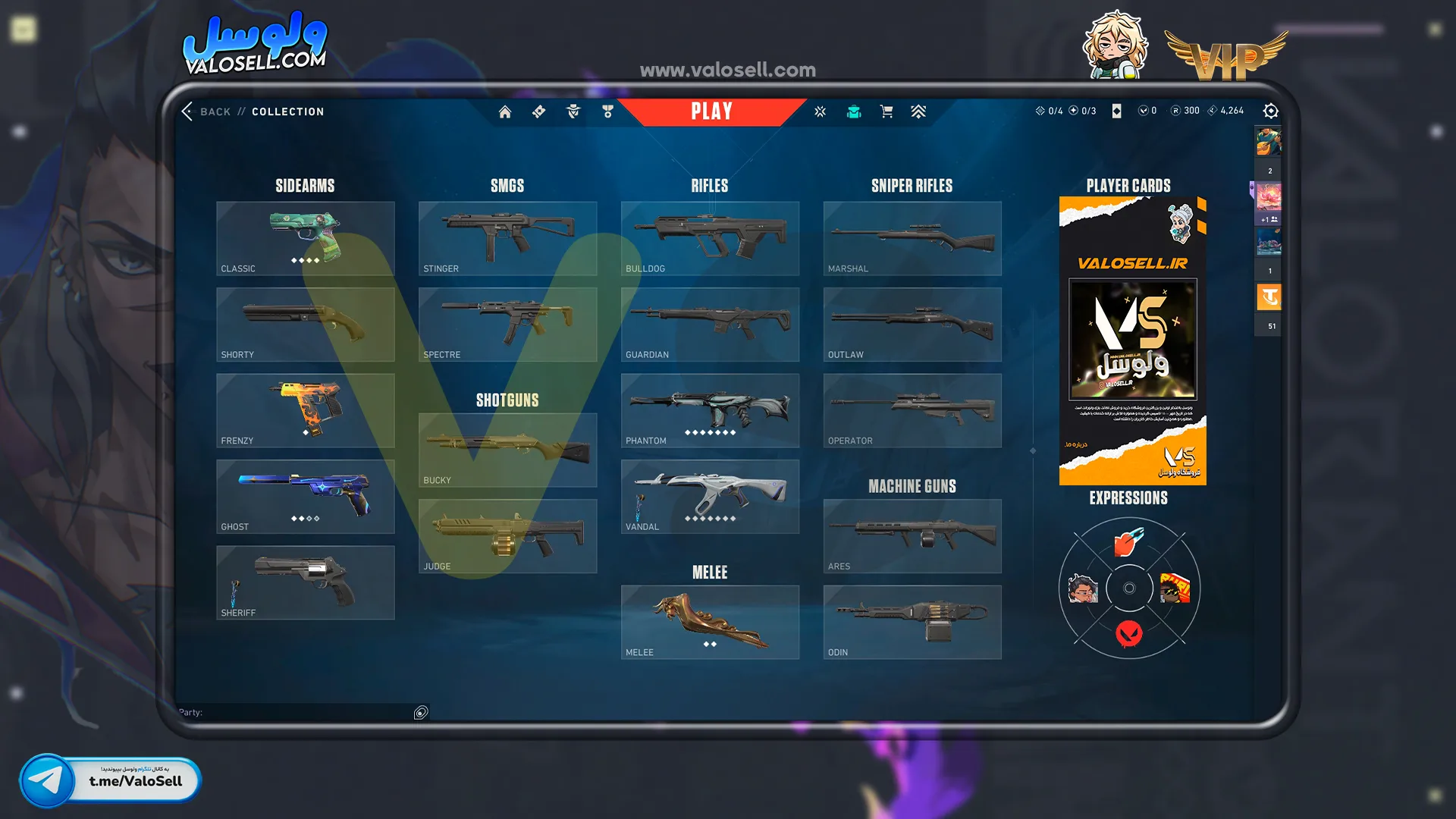
Task: Select the Classic sidearm slot
Action: 305,238
